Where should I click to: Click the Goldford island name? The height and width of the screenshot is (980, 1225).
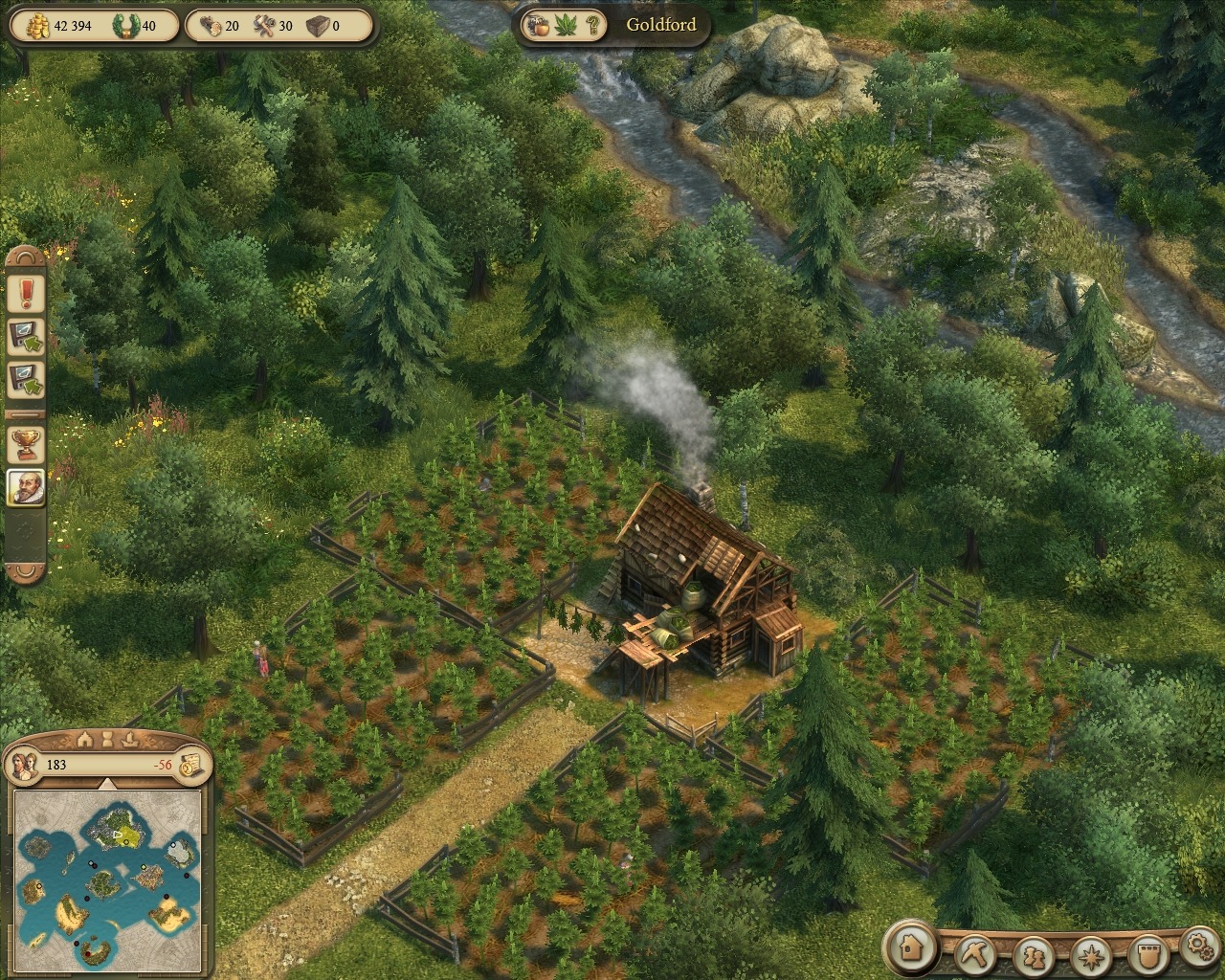tap(660, 25)
